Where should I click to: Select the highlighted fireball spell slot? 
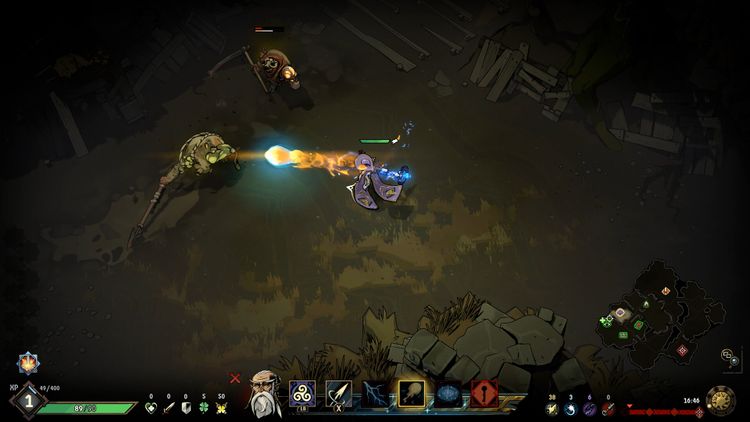coord(412,394)
